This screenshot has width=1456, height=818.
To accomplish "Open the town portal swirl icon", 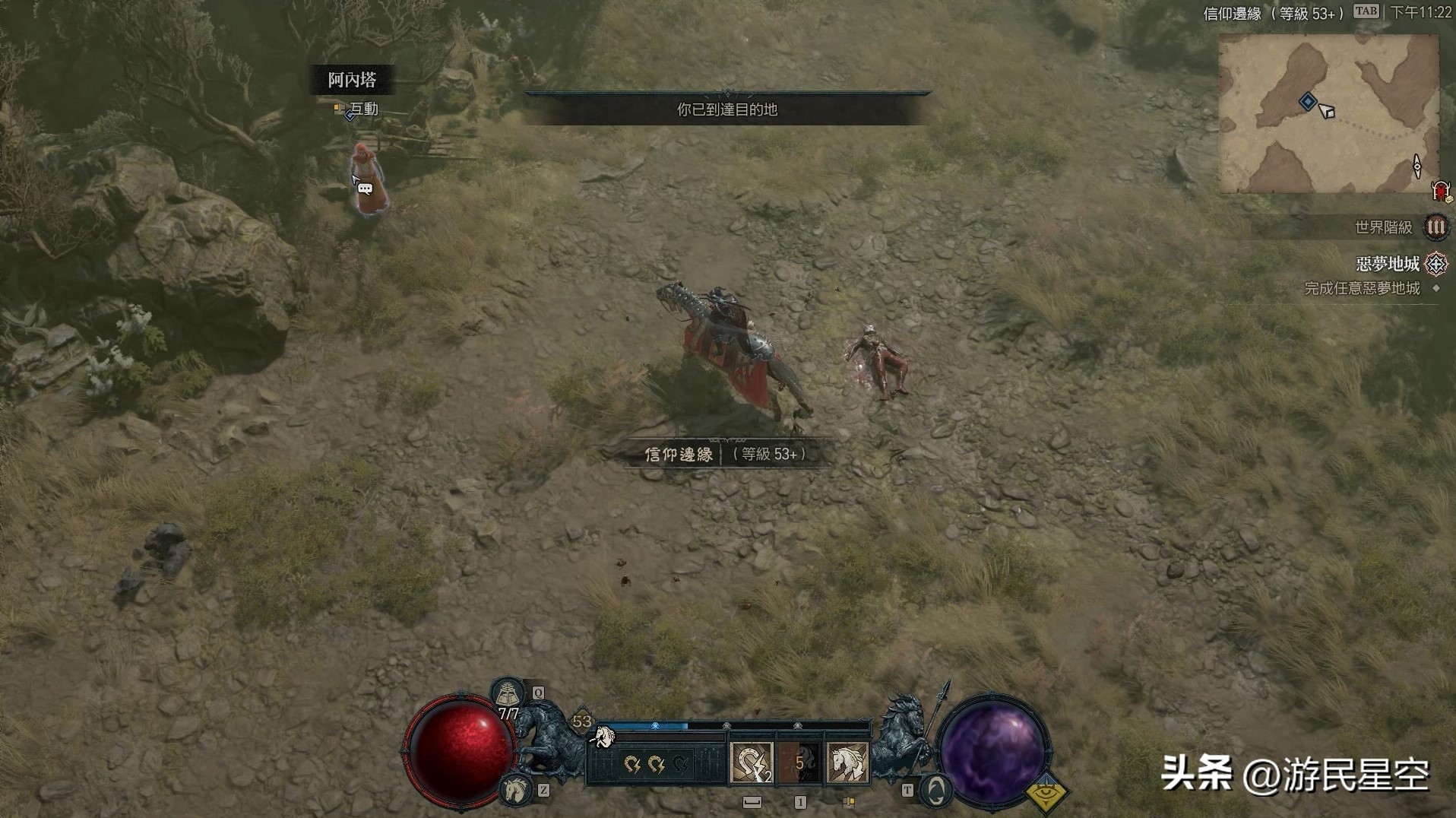I will pyautogui.click(x=937, y=791).
